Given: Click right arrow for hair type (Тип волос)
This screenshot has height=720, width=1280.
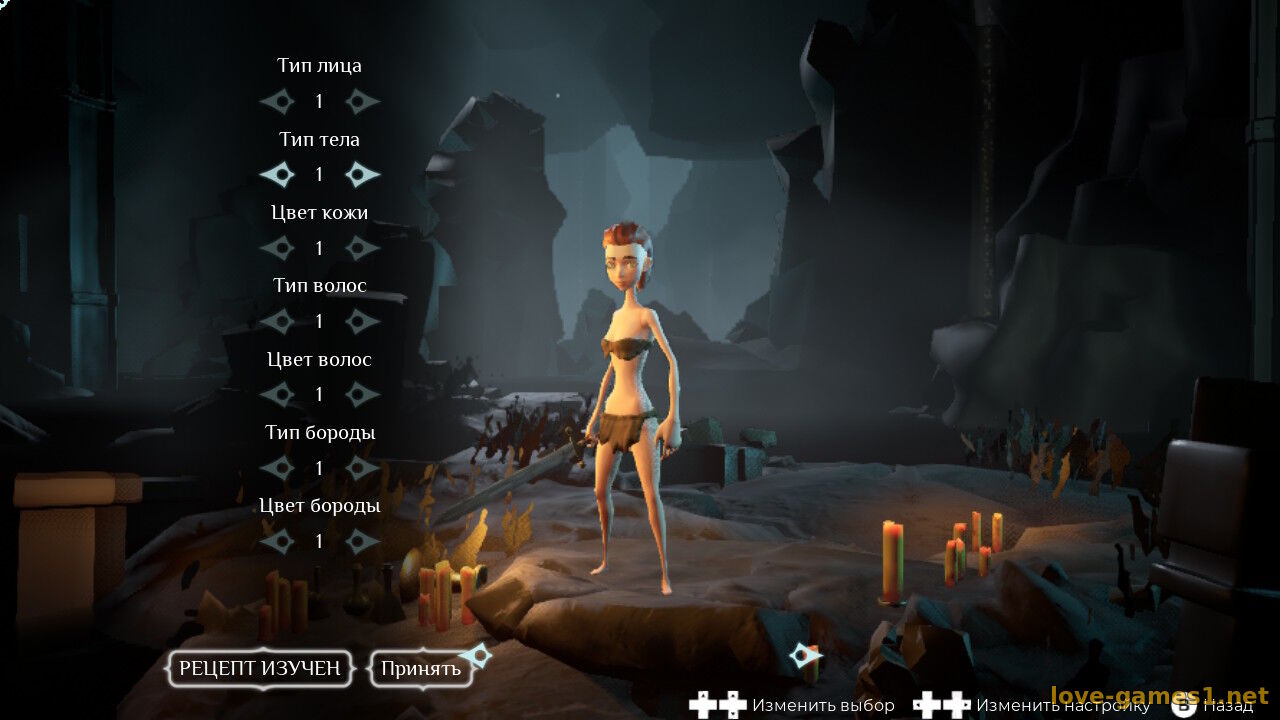Looking at the screenshot, I should coord(362,321).
